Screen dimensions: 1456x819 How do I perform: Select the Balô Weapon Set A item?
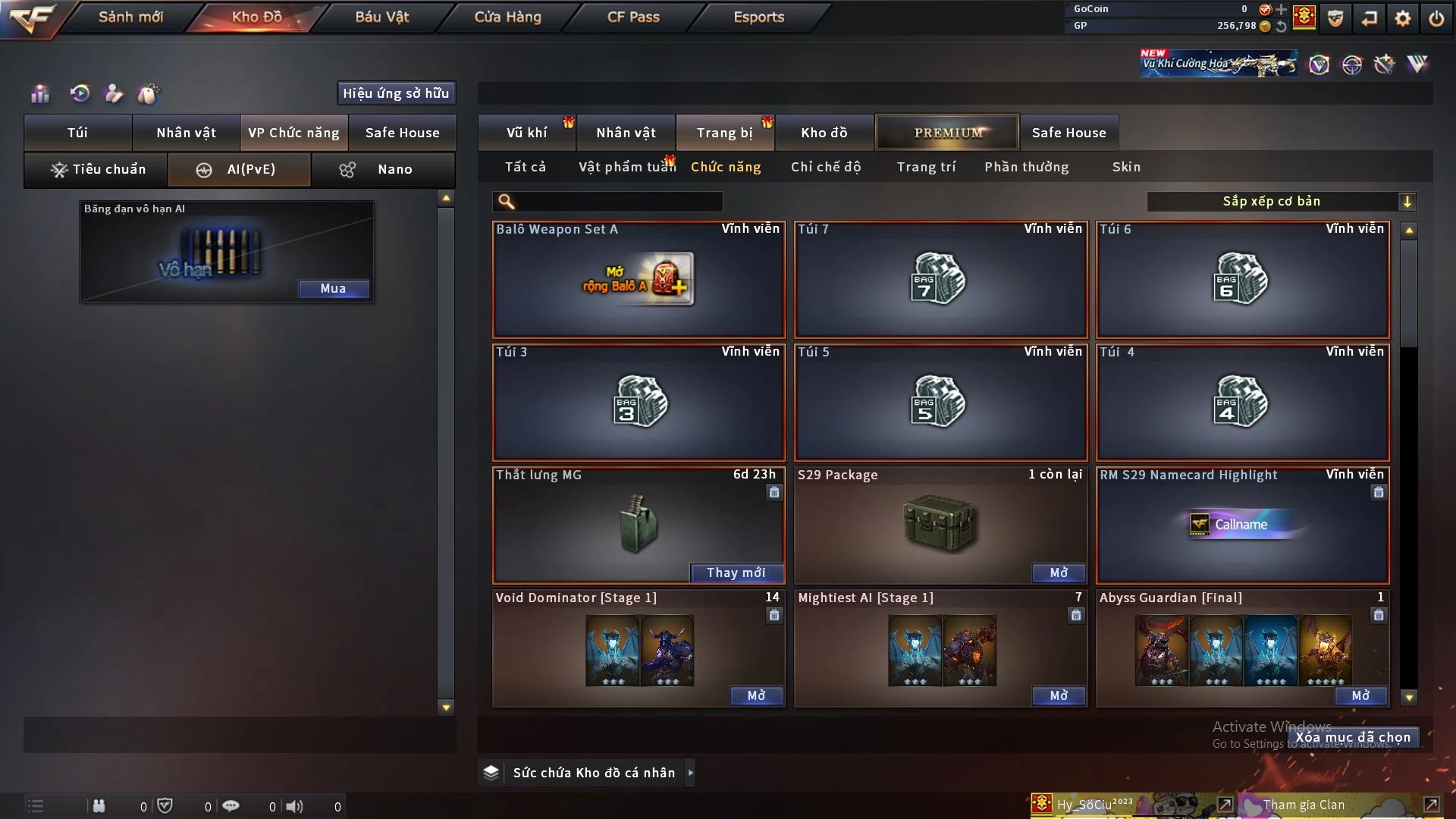(638, 280)
